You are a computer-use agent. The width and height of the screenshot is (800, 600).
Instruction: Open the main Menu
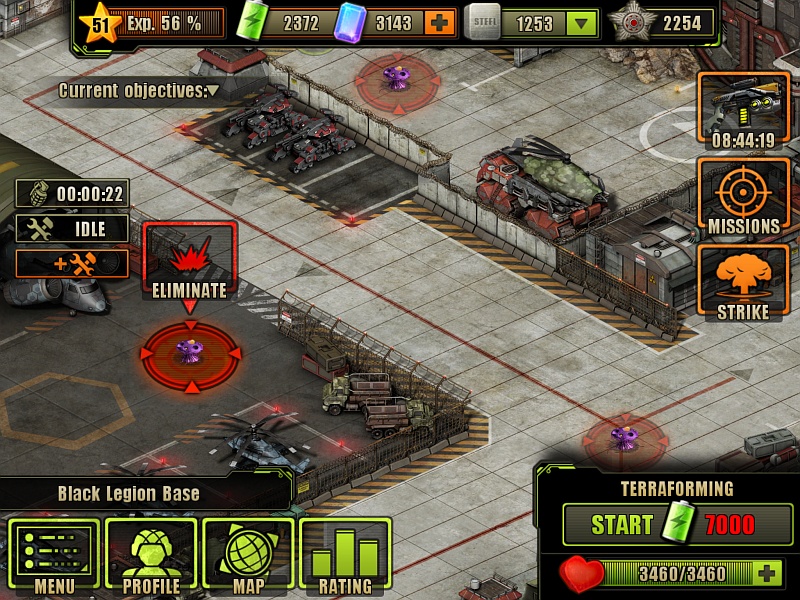point(54,557)
